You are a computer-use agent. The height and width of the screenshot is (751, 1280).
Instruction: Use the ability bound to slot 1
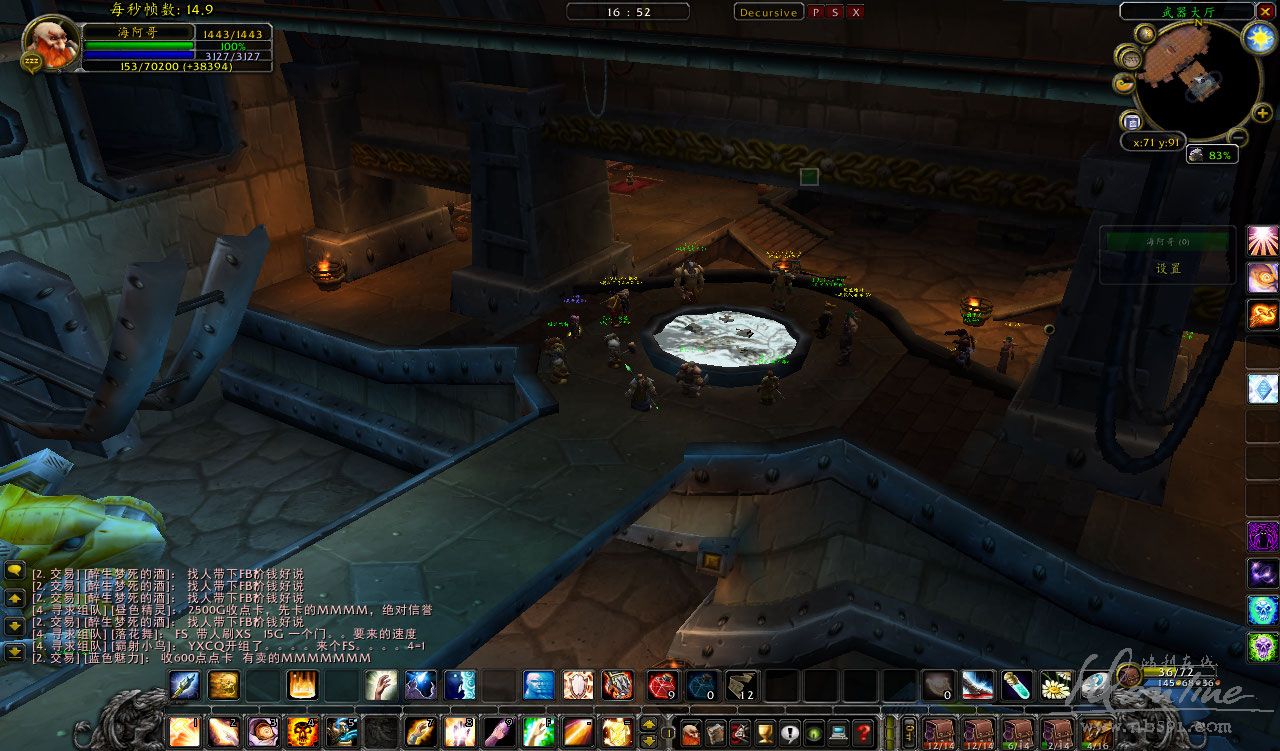tap(183, 732)
